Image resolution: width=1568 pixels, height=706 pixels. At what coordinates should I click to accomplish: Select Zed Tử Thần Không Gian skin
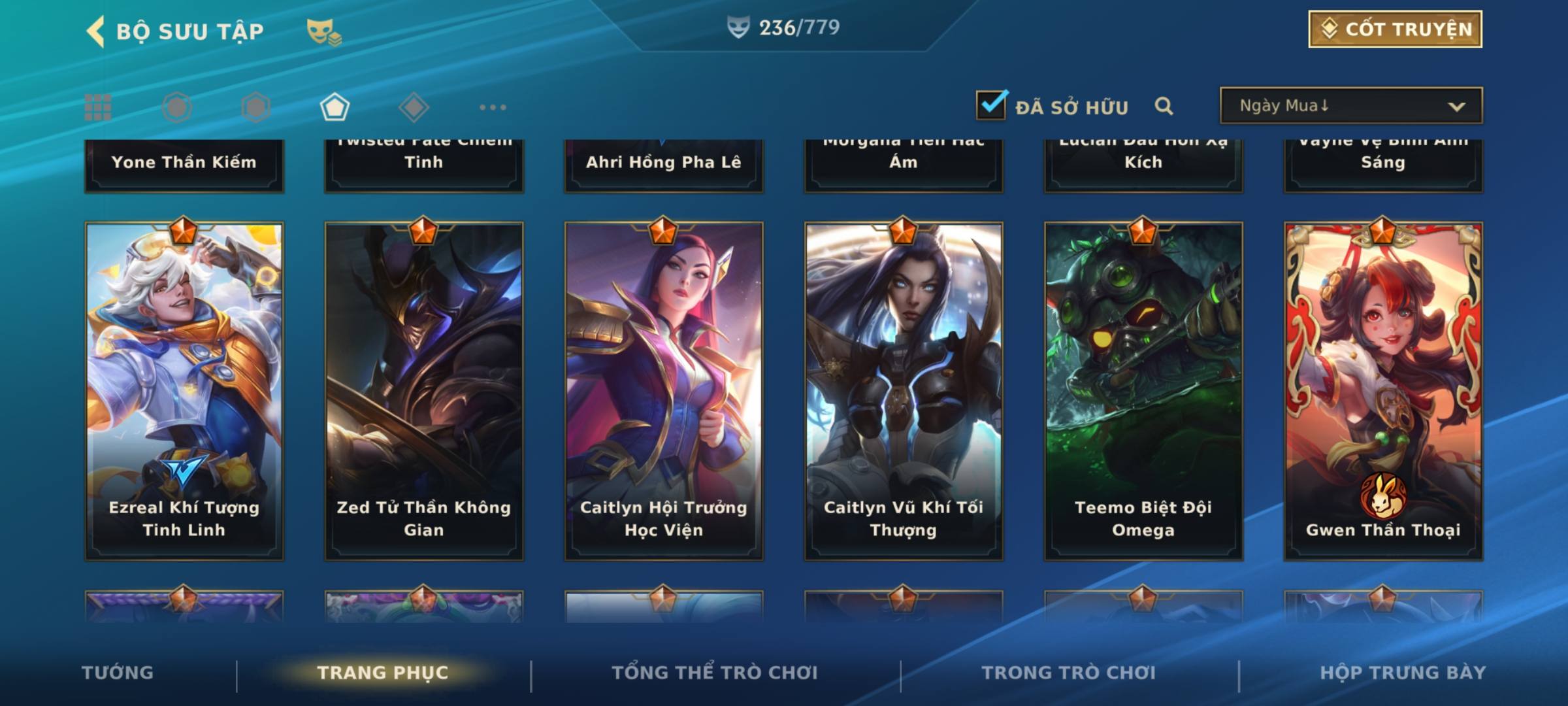pyautogui.click(x=424, y=391)
